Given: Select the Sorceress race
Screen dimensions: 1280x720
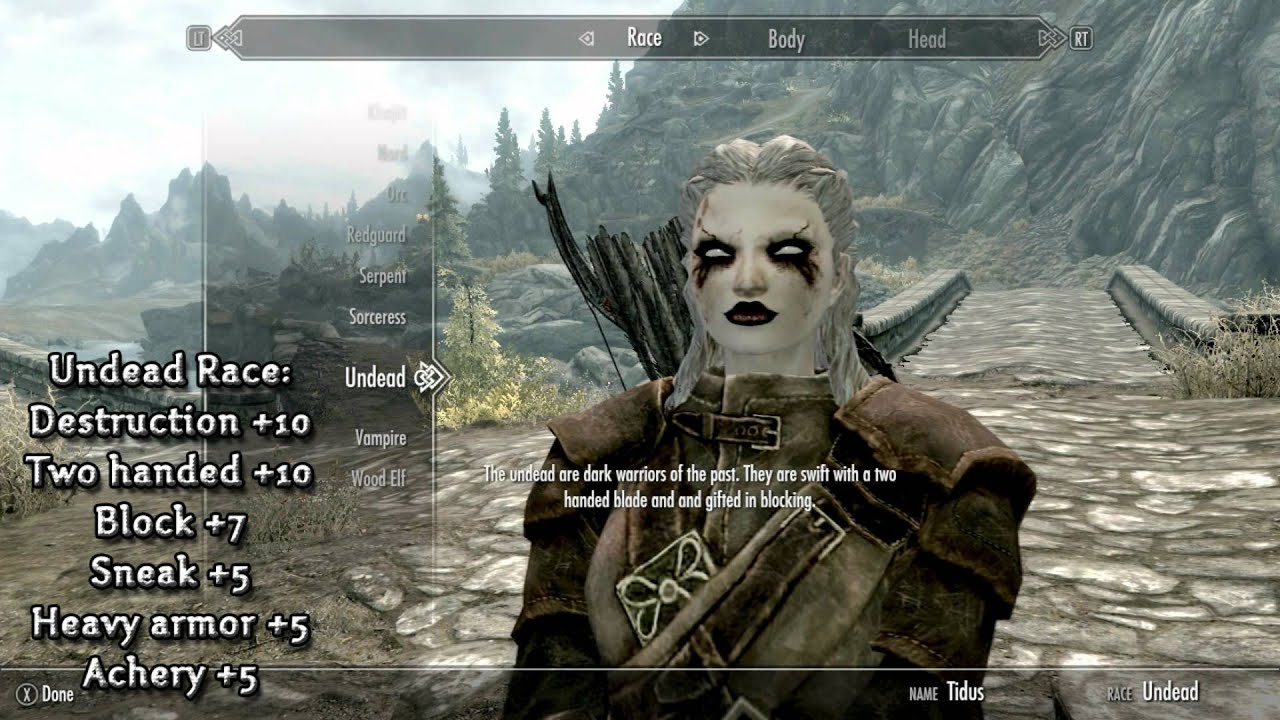Looking at the screenshot, I should pos(377,317).
